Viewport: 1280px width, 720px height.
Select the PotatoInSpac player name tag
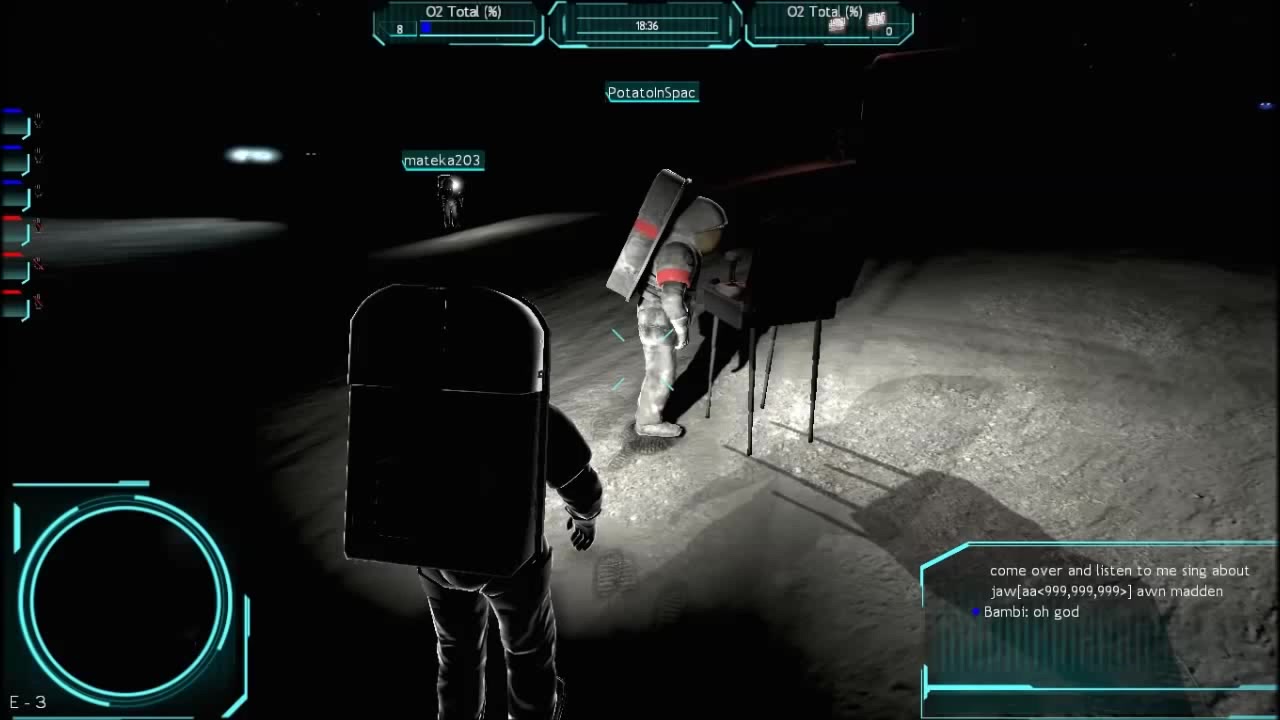coord(651,93)
